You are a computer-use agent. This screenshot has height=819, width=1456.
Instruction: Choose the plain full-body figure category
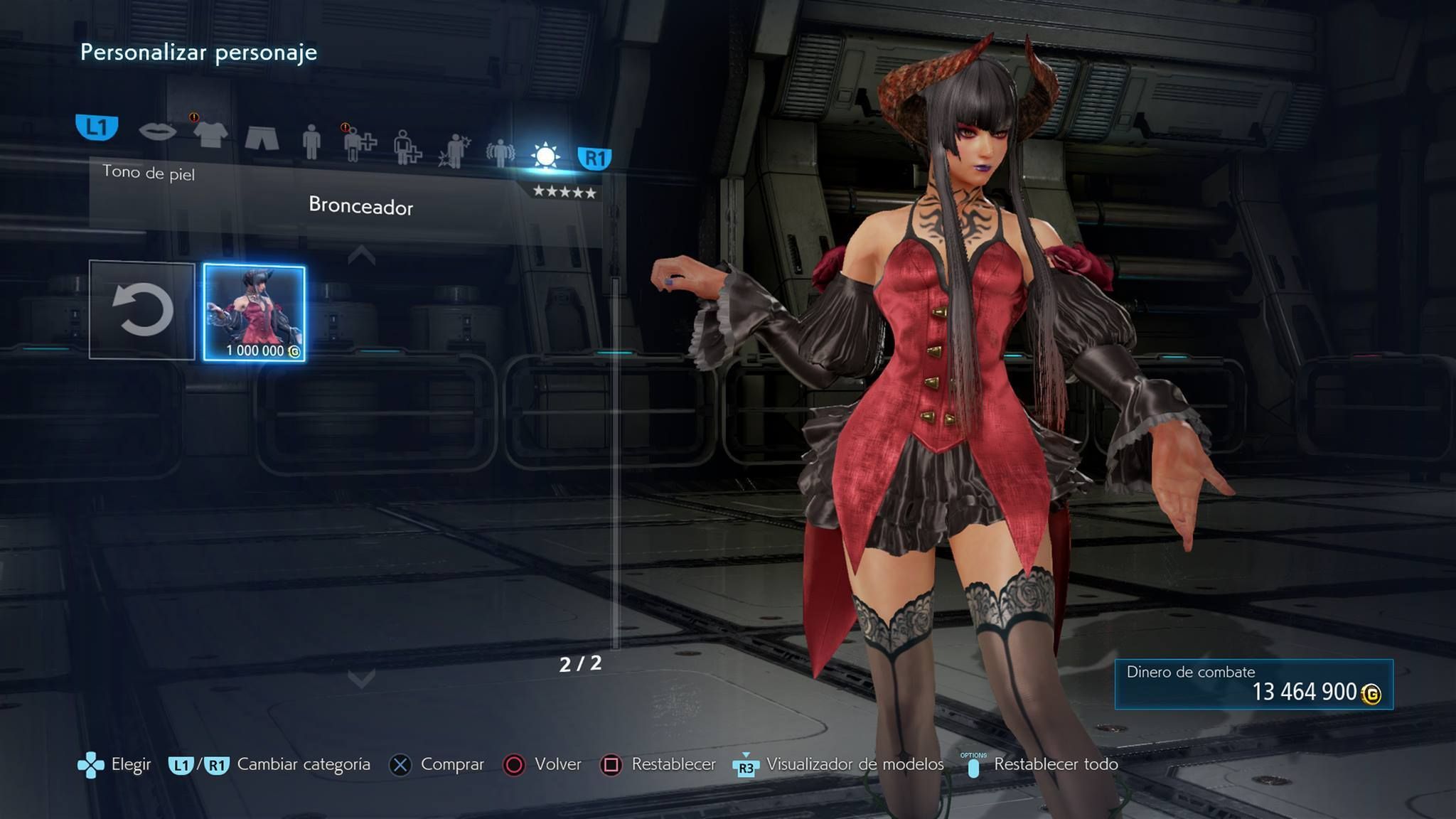311,141
